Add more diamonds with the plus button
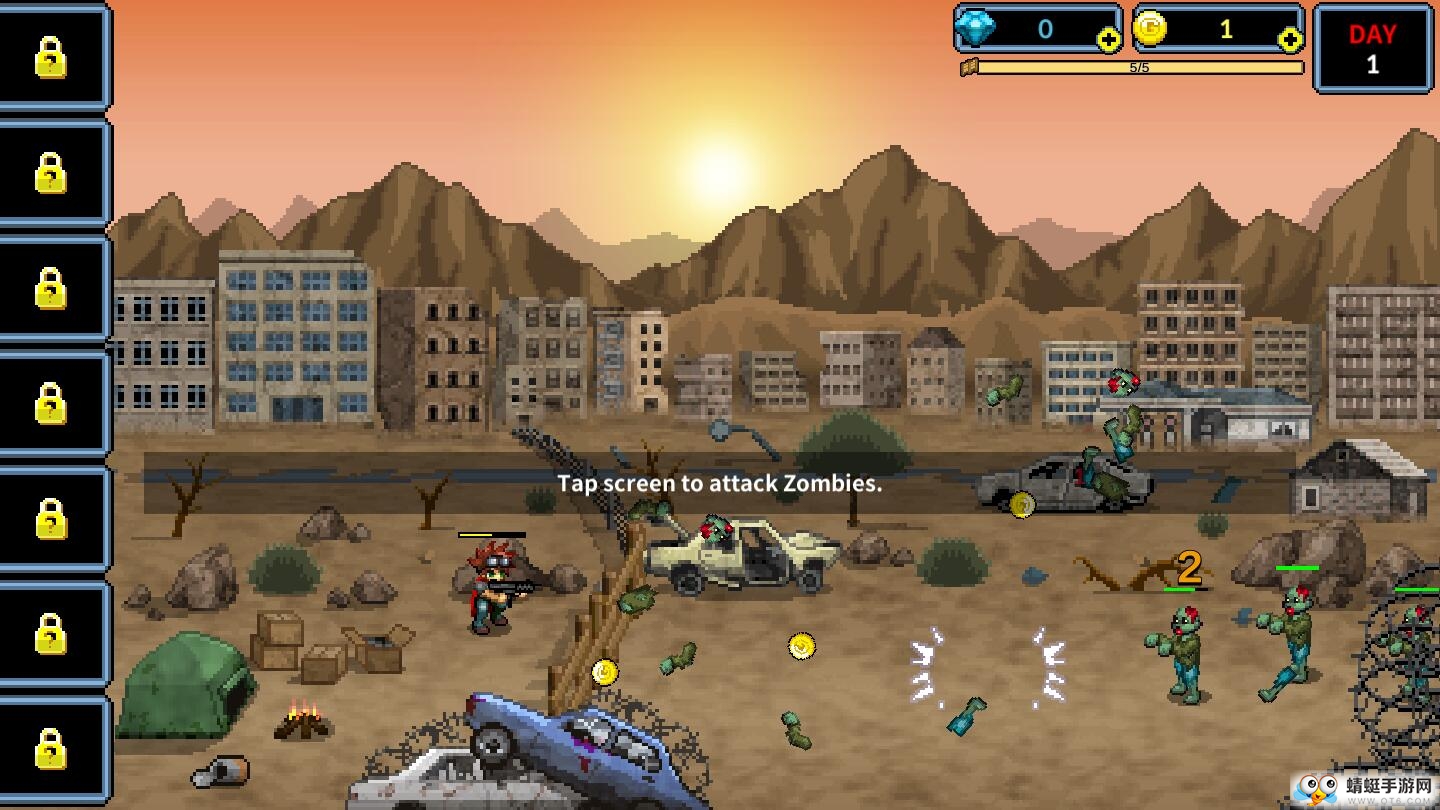This screenshot has height=810, width=1440. point(1108,40)
